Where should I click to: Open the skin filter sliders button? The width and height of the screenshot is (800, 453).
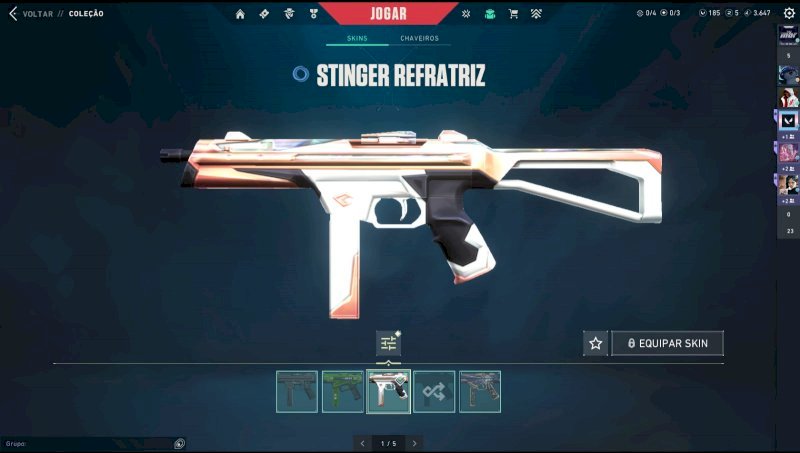click(388, 343)
